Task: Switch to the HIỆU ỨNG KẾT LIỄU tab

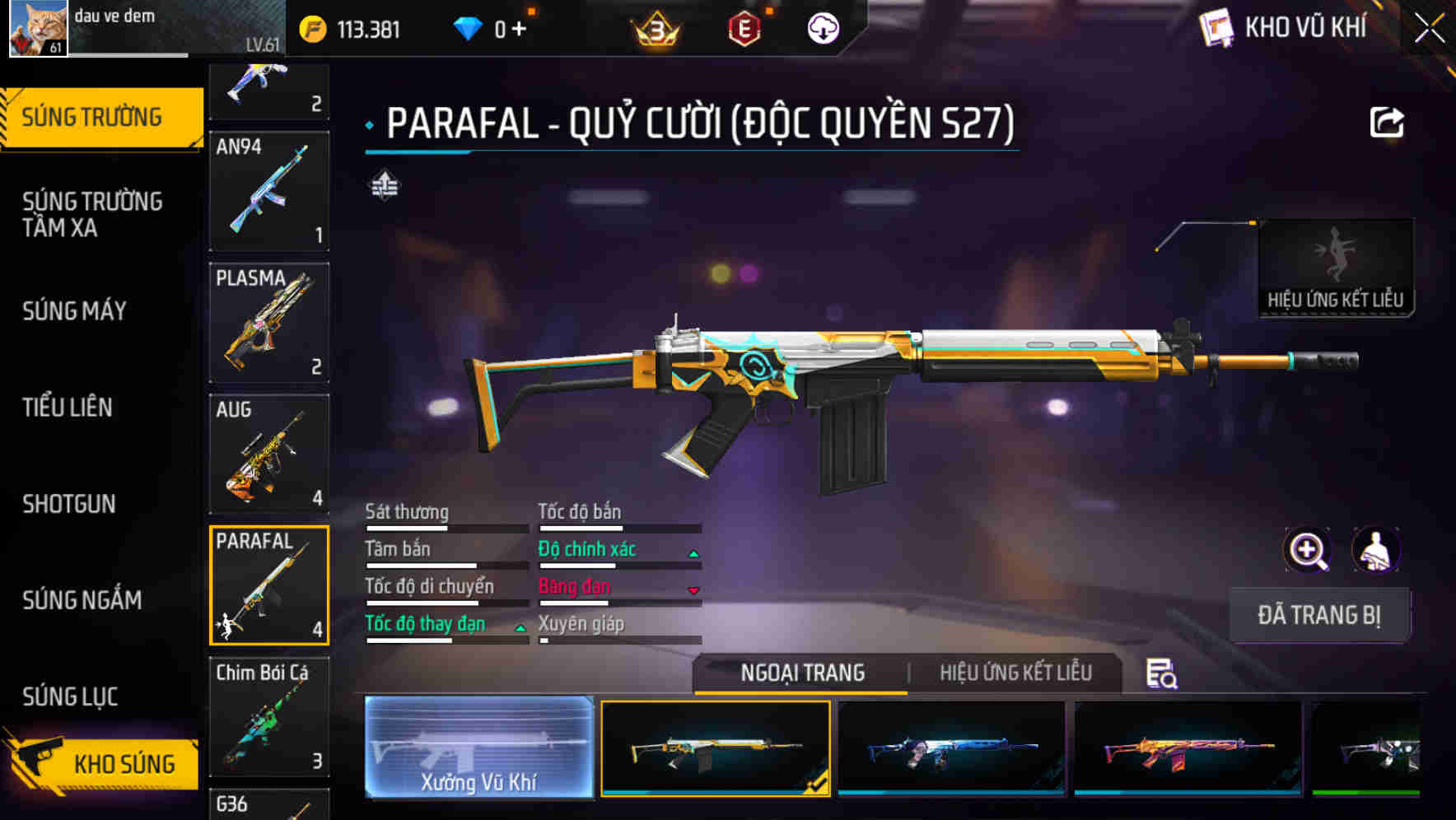Action: click(1015, 673)
